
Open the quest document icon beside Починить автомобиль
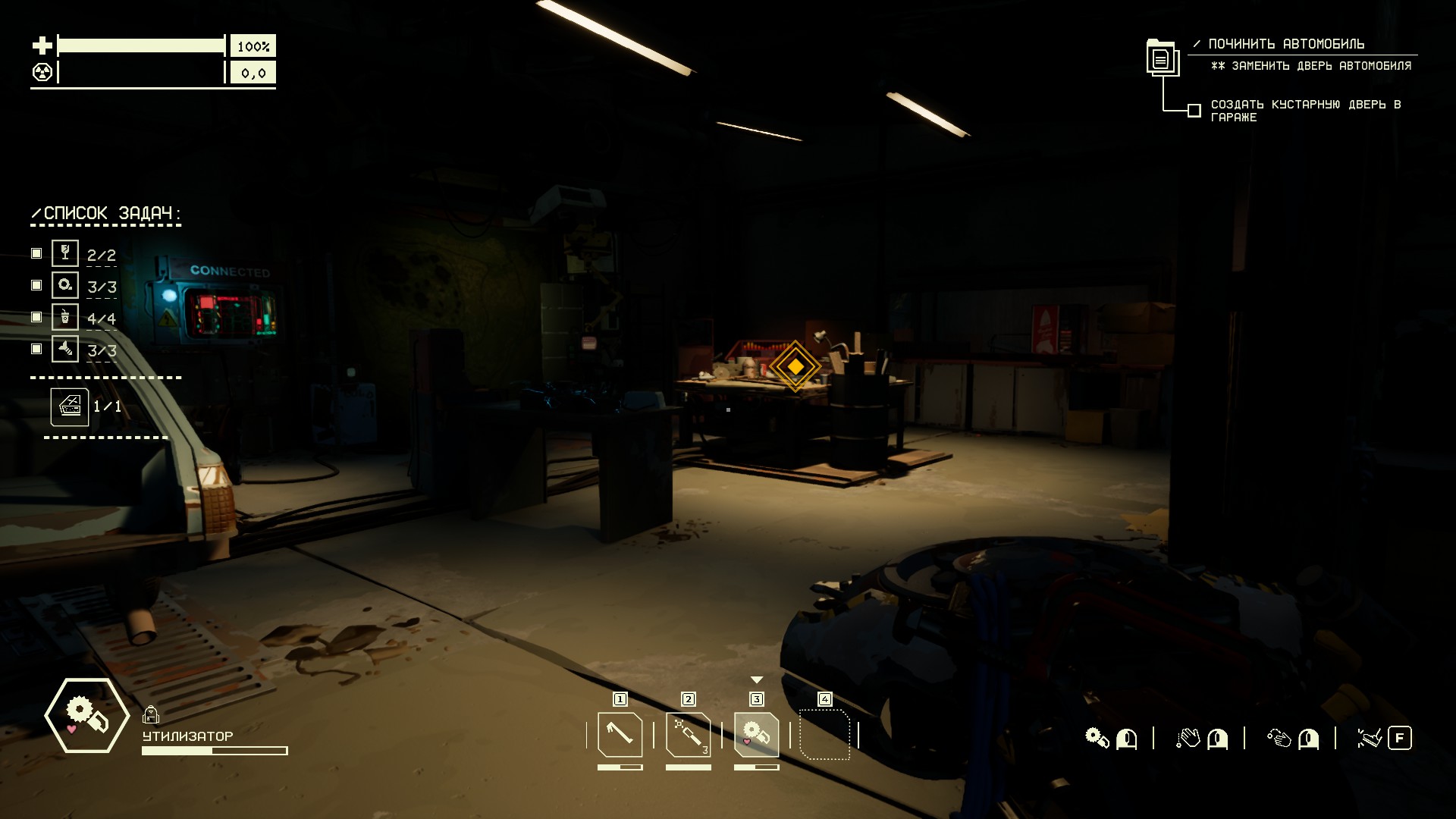[x=1161, y=58]
